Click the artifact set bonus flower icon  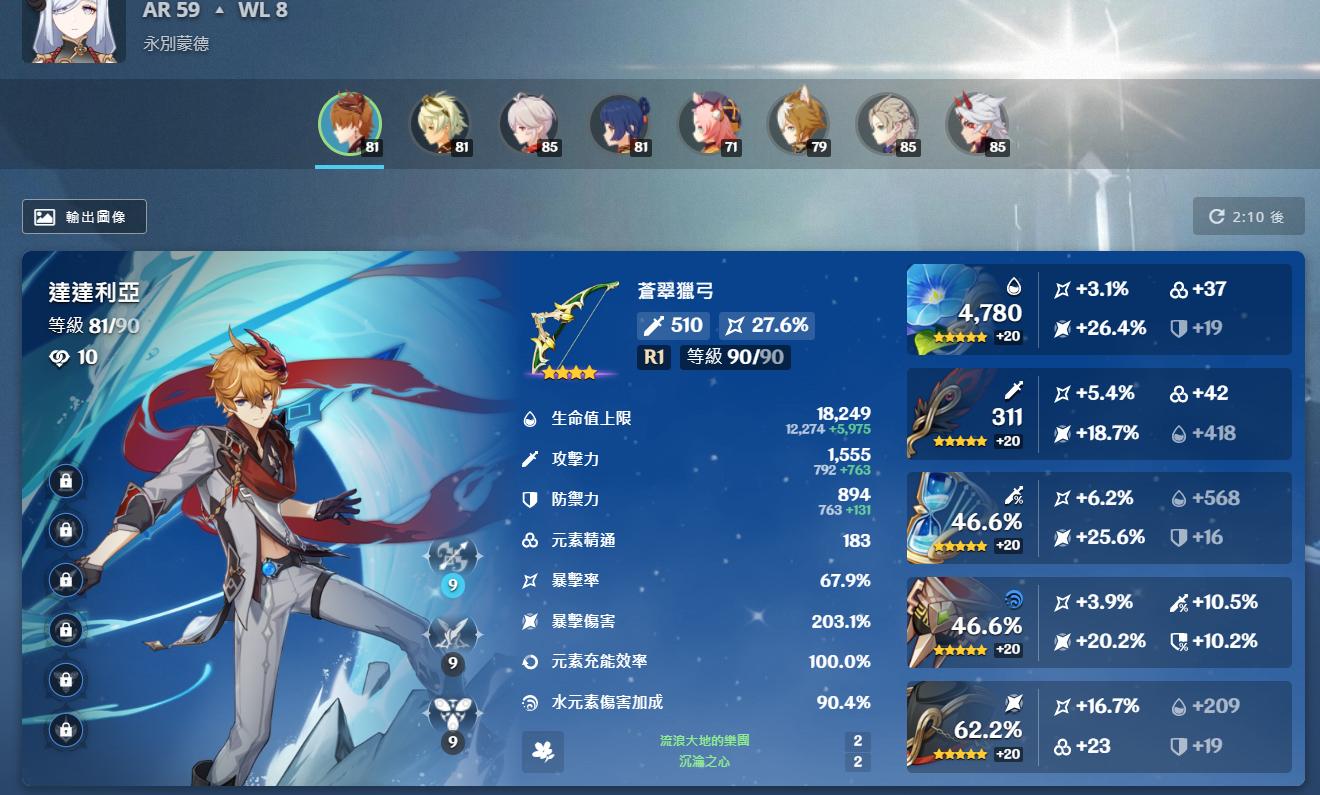[x=543, y=752]
